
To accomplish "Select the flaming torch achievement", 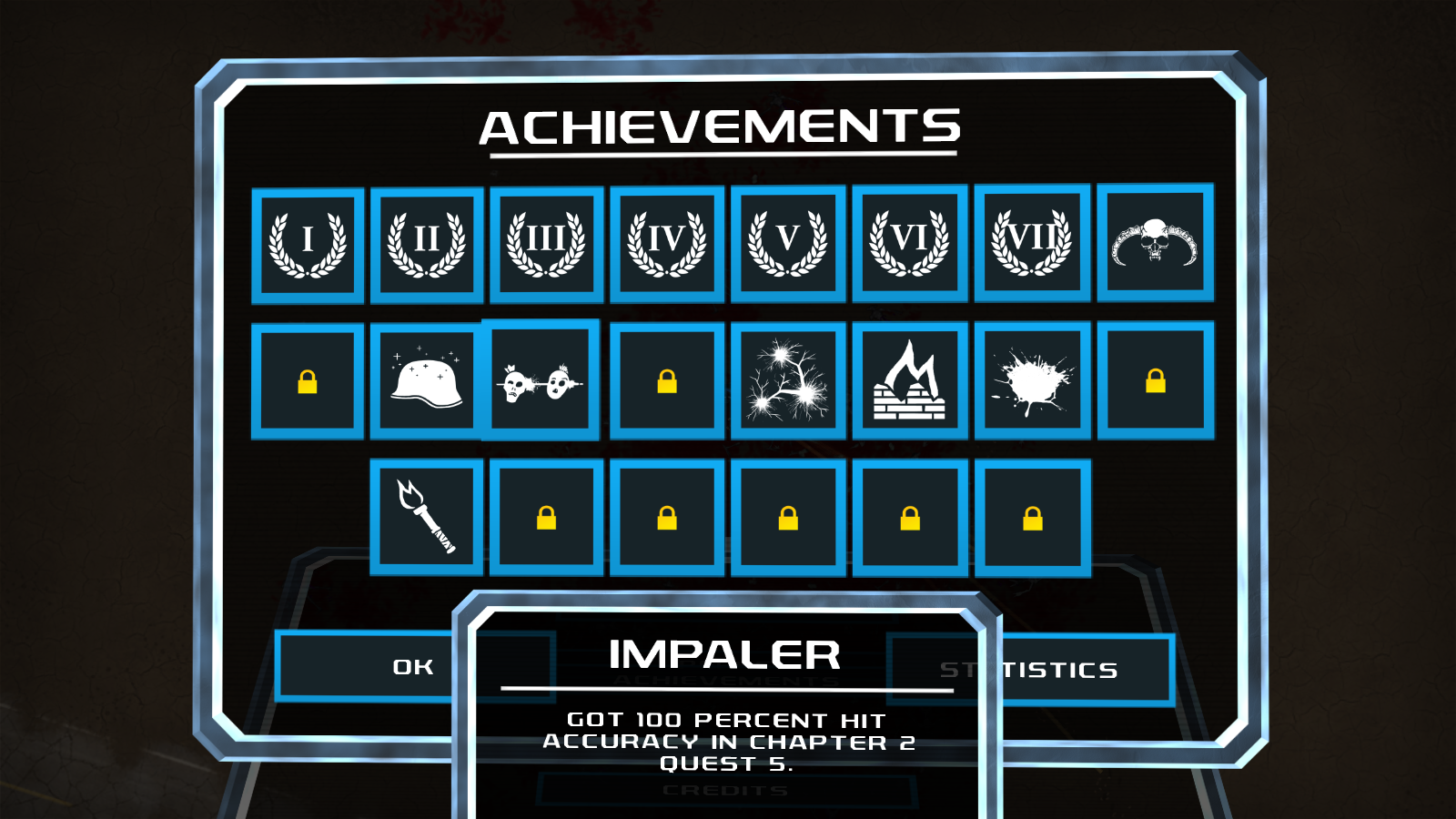I will [426, 517].
